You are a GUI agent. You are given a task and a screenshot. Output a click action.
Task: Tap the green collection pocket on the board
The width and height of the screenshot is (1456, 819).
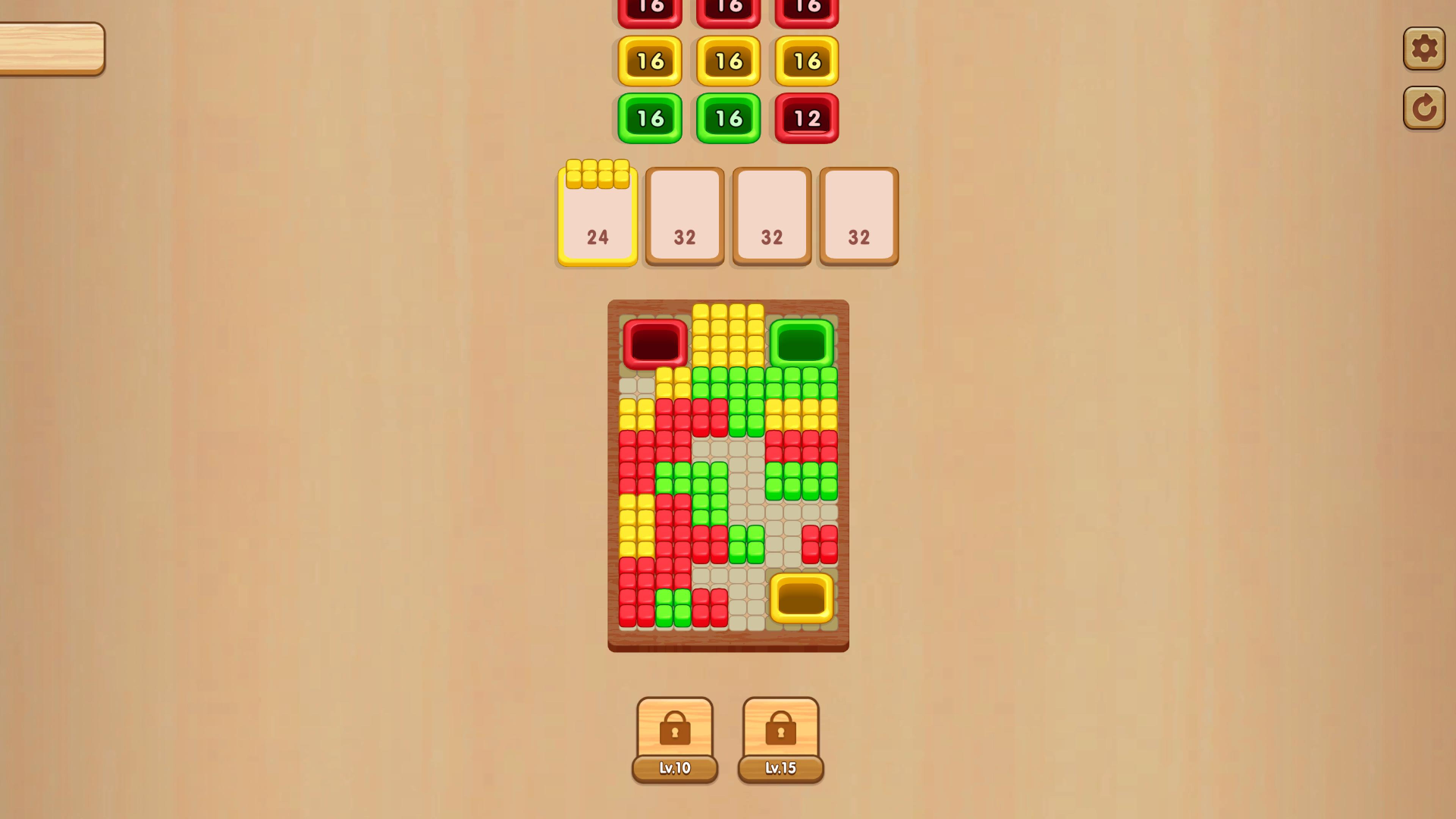tap(800, 344)
